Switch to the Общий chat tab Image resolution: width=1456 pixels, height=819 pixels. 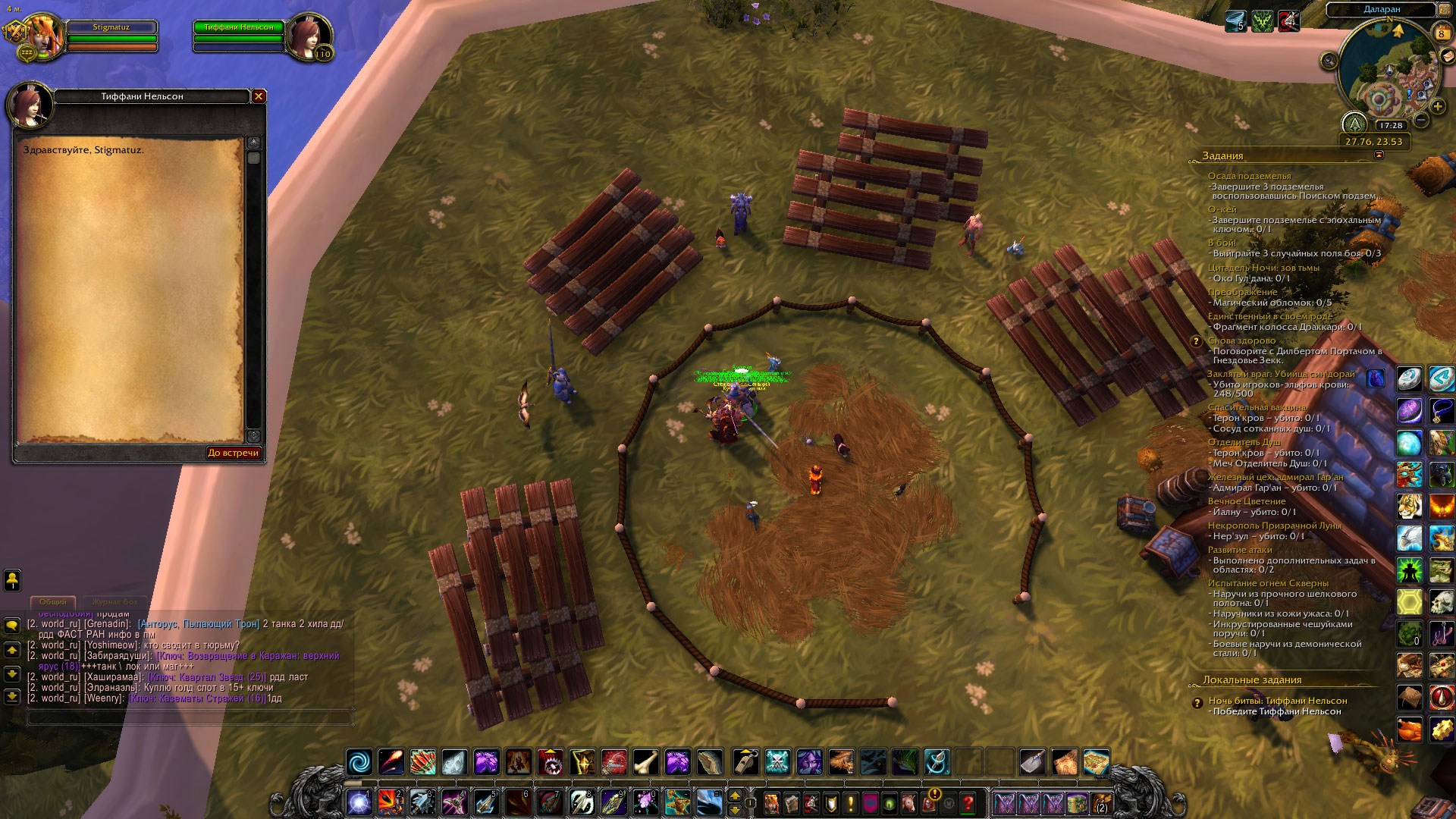(x=53, y=601)
